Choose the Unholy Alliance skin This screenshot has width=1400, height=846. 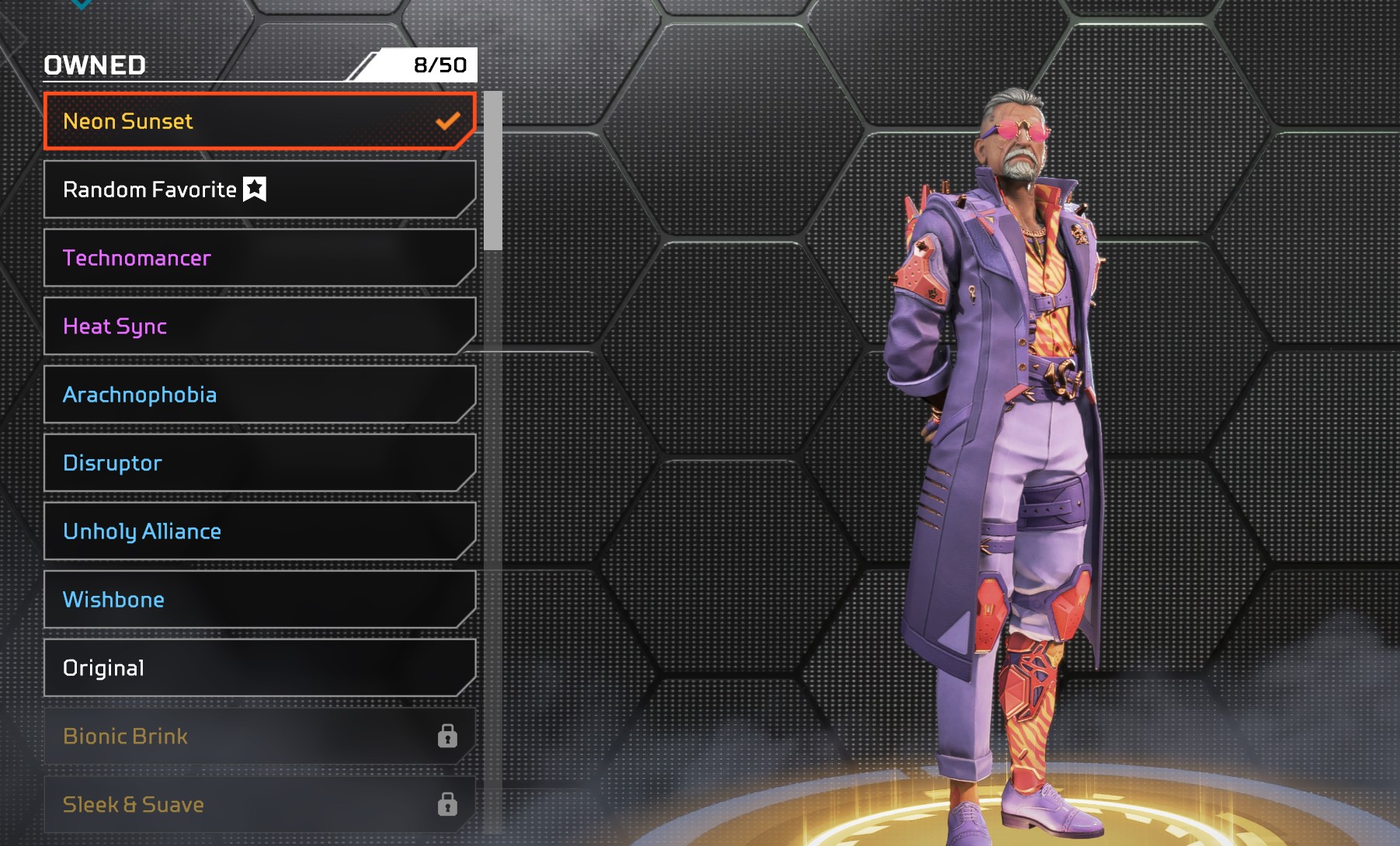pyautogui.click(x=259, y=531)
